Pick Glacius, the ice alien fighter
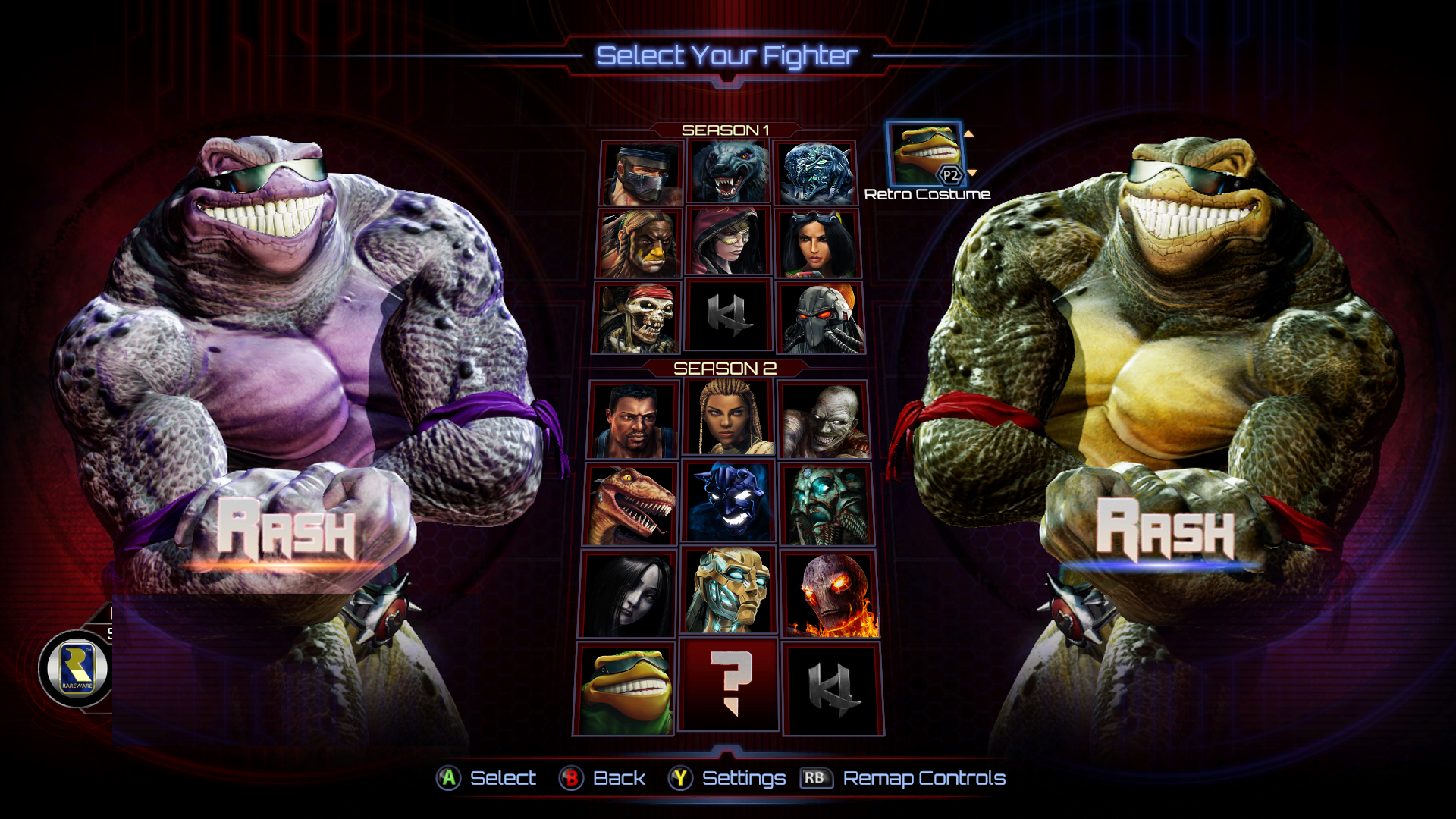 pos(815,172)
